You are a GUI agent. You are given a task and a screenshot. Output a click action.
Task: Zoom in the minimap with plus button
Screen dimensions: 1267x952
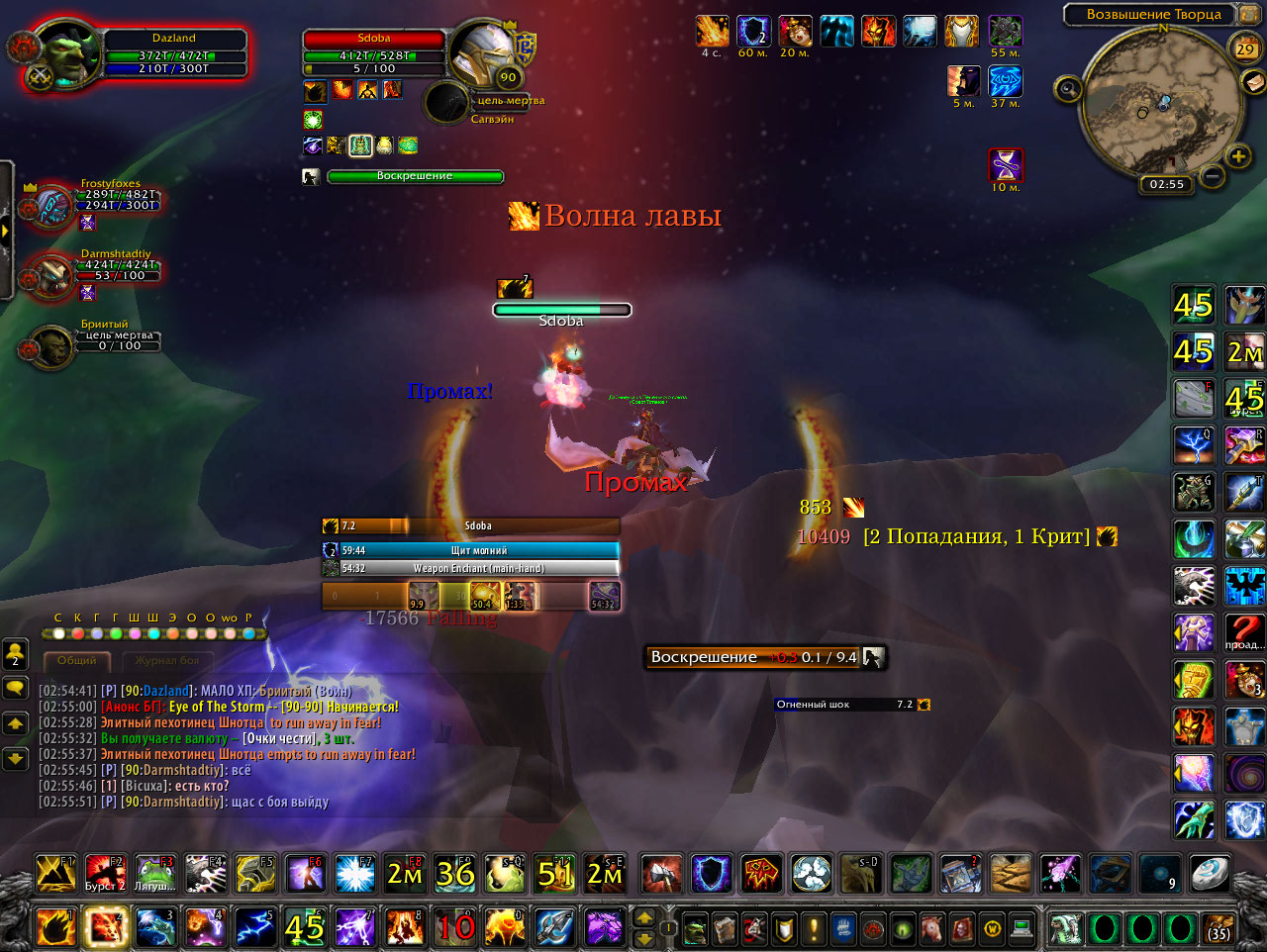point(1238,156)
